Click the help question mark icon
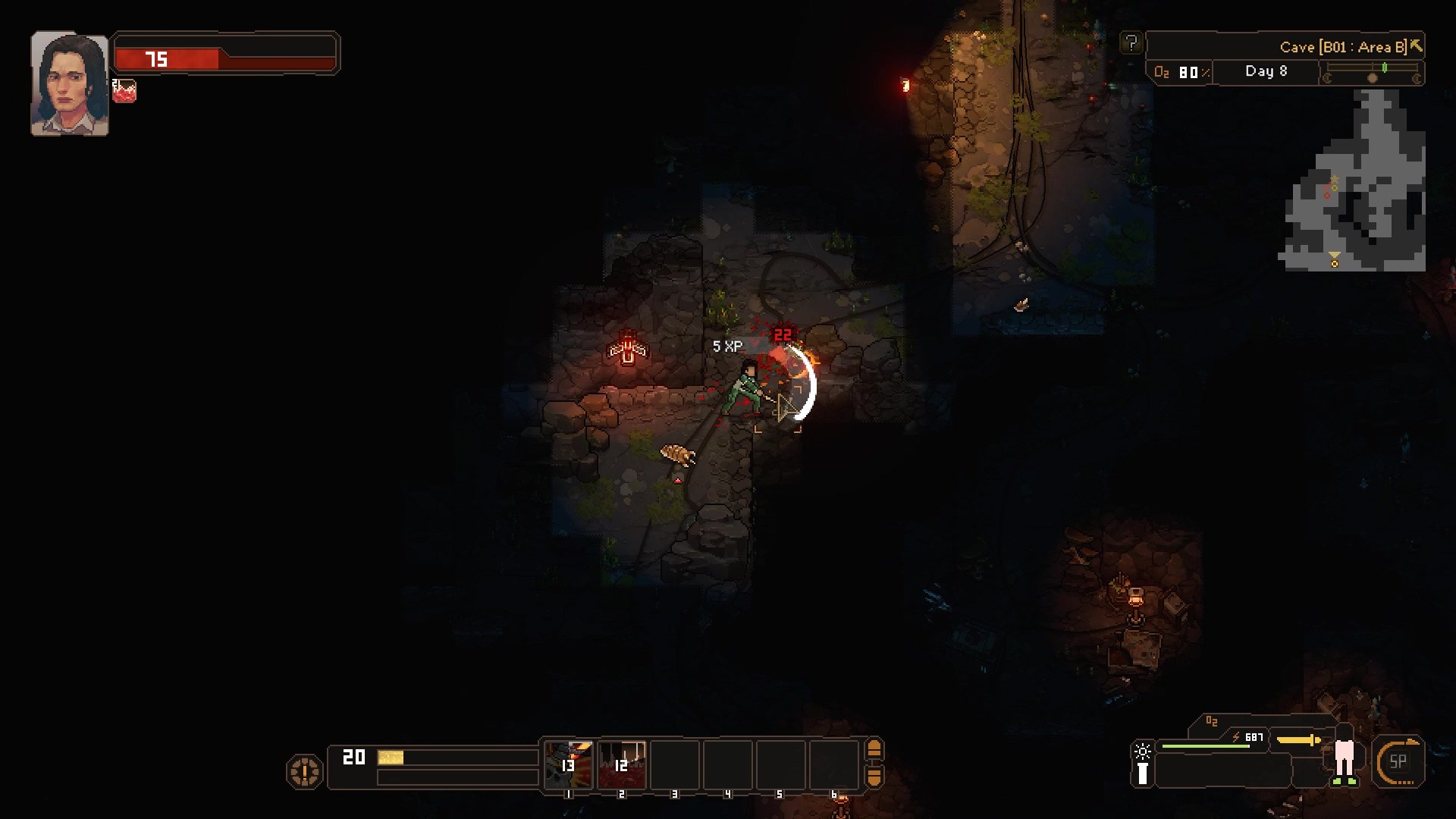The image size is (1456, 819). (x=1131, y=44)
